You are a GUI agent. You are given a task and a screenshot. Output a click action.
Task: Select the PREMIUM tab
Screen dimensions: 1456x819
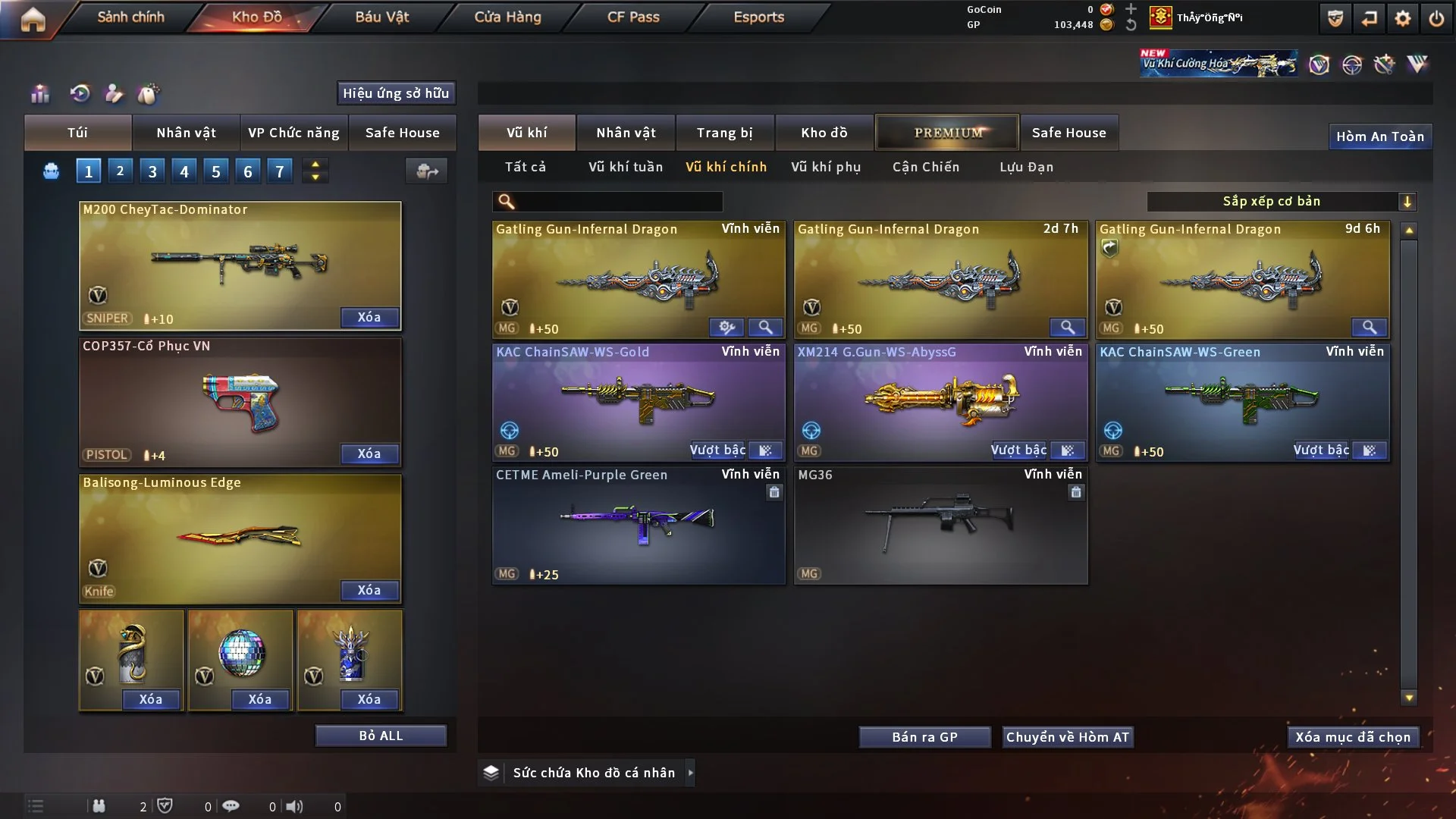[x=948, y=133]
